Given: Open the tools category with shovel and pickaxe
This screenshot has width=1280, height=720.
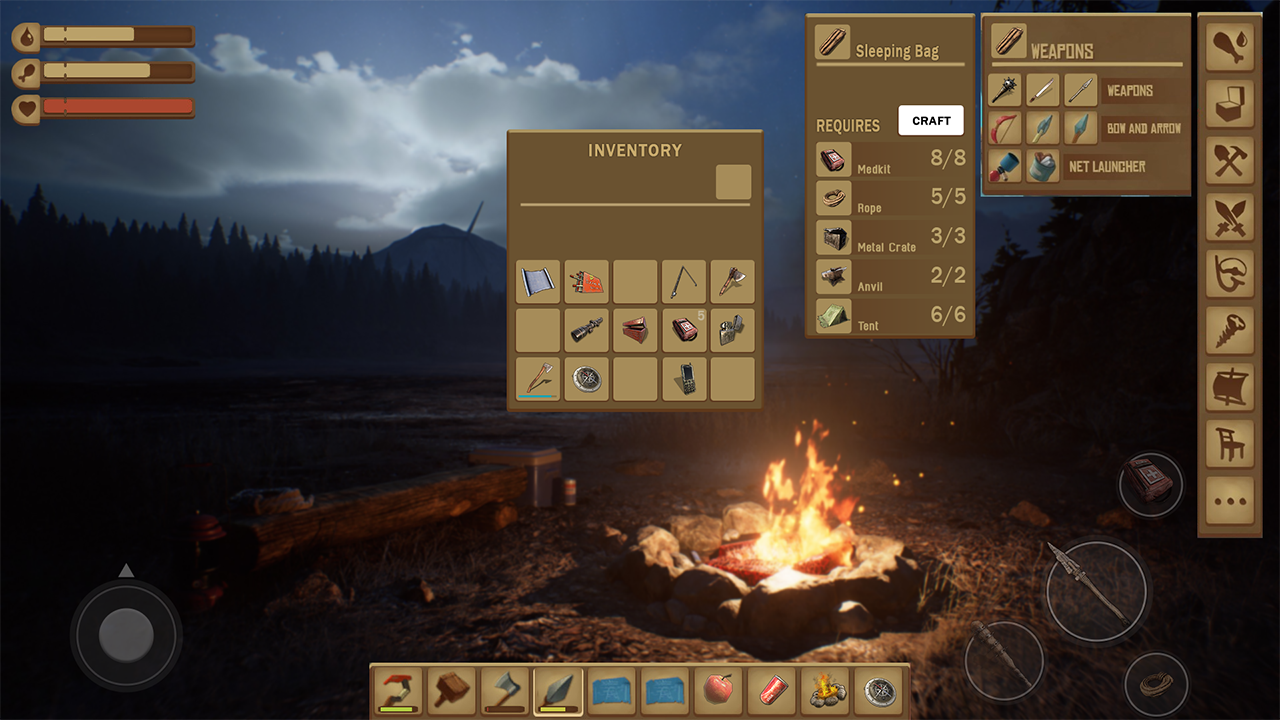Looking at the screenshot, I should pyautogui.click(x=1229, y=161).
